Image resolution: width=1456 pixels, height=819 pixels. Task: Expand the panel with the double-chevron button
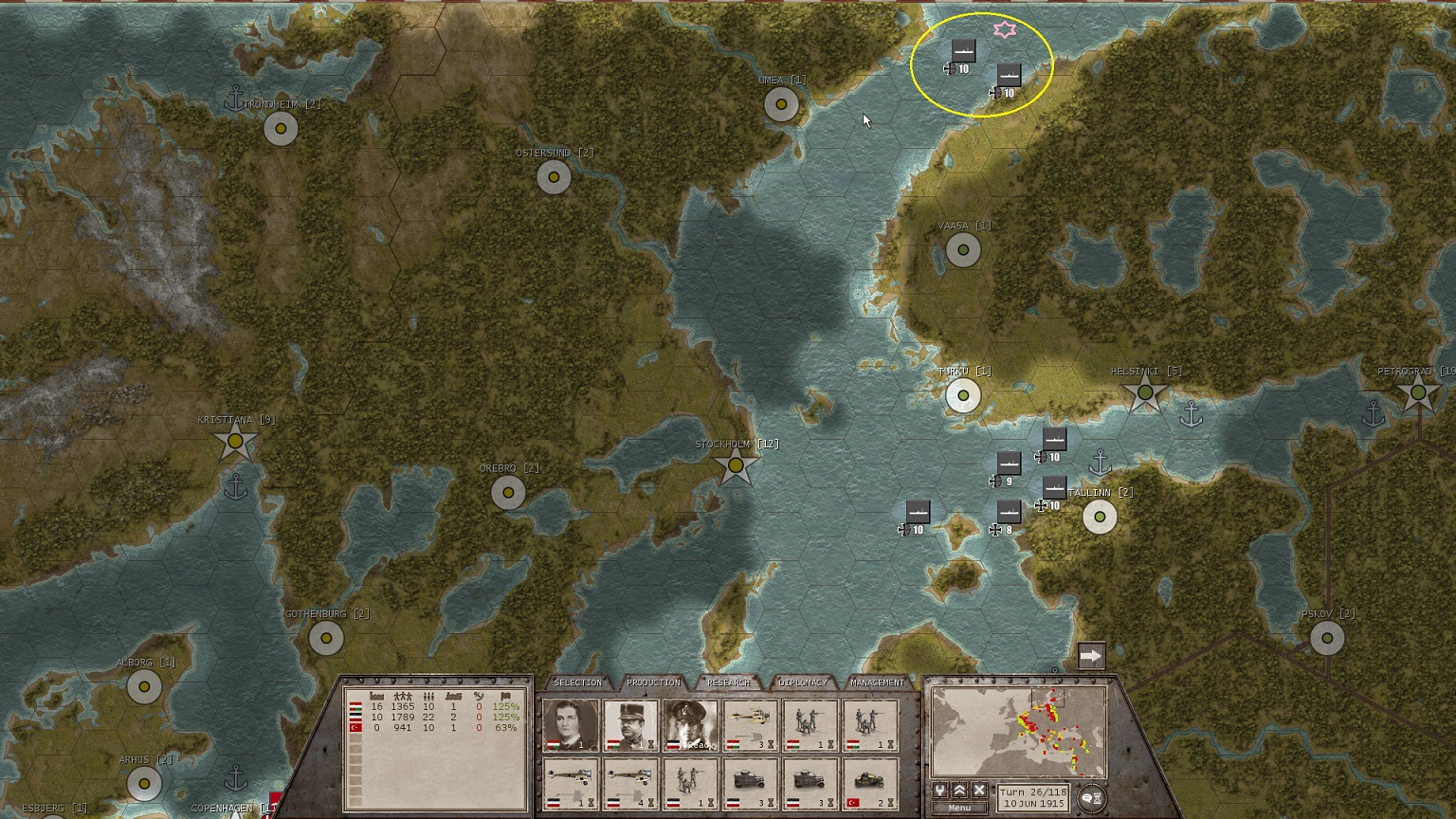(x=959, y=791)
